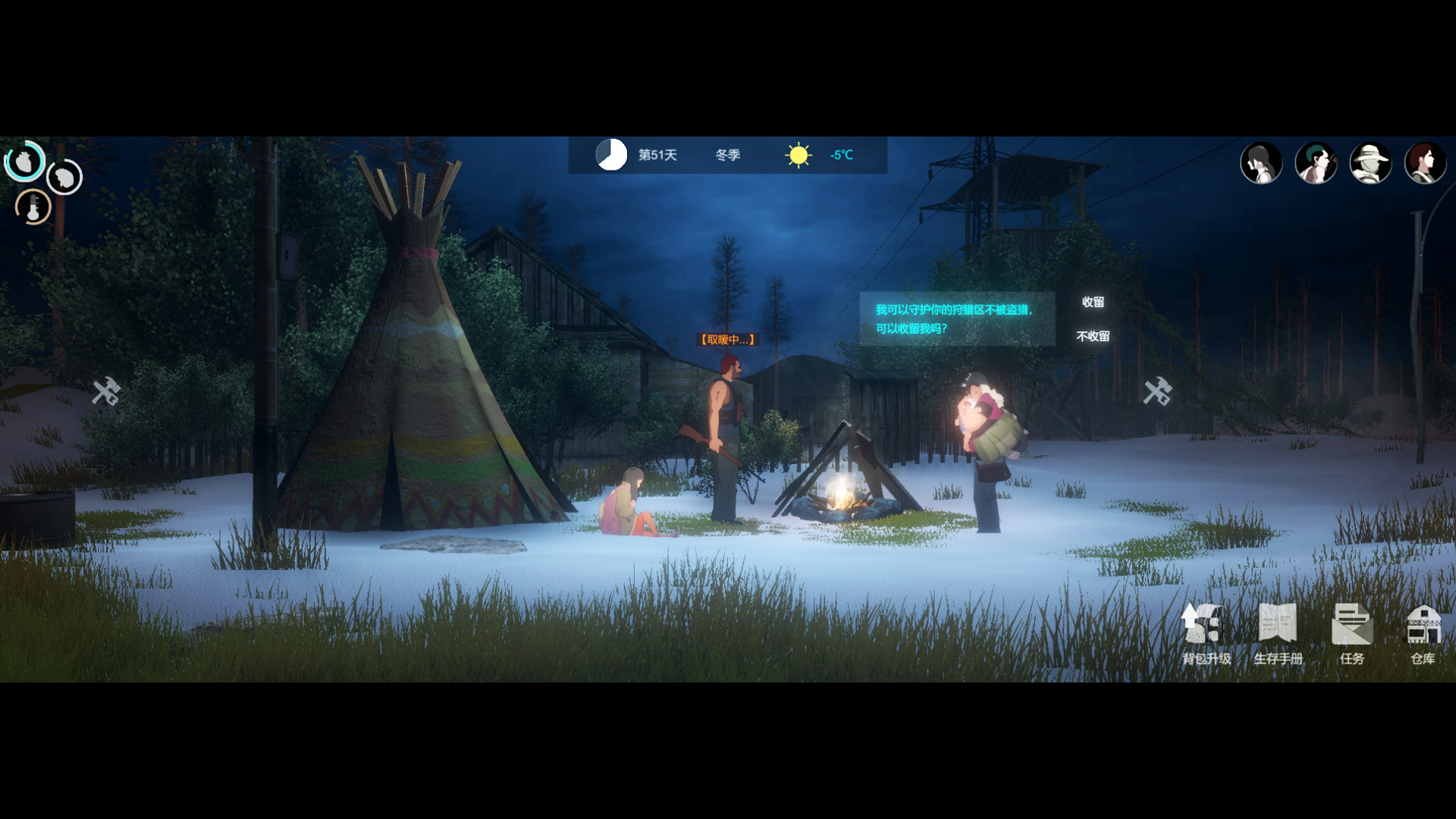Image resolution: width=1456 pixels, height=819 pixels.
Task: Select the red-haired character portrait
Action: (x=1425, y=163)
